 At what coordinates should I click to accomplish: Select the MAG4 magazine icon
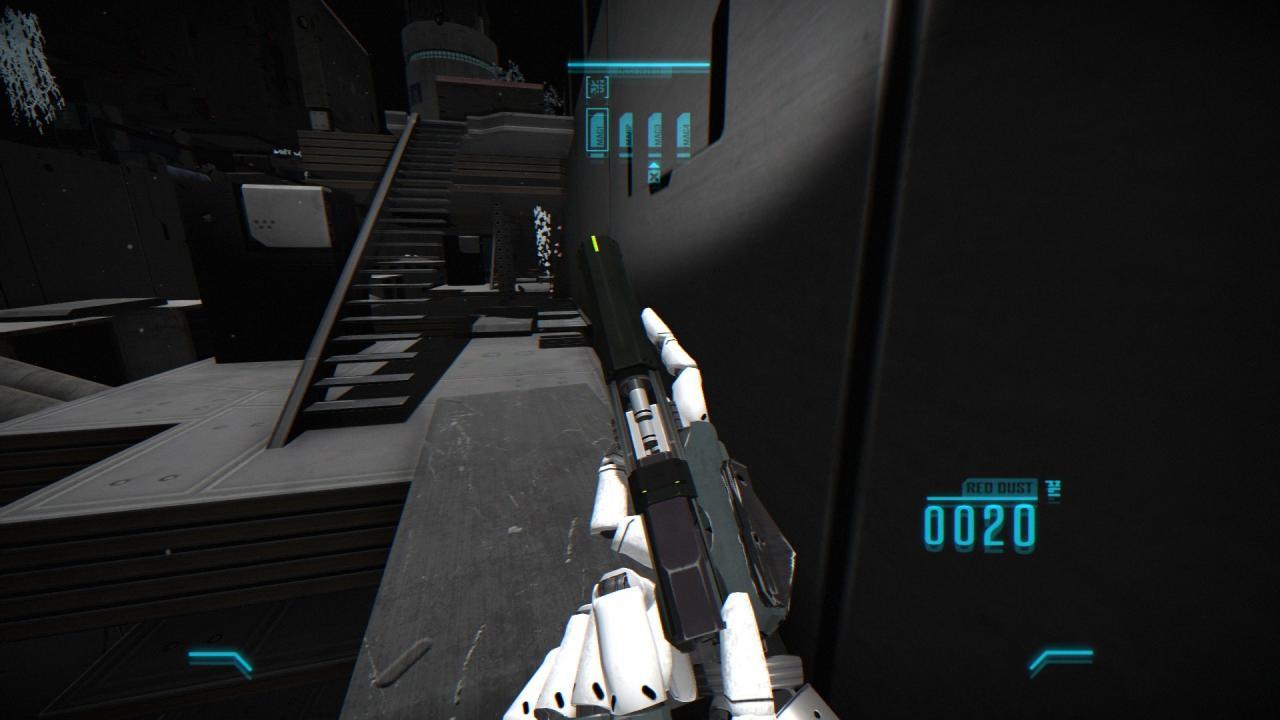click(x=684, y=133)
